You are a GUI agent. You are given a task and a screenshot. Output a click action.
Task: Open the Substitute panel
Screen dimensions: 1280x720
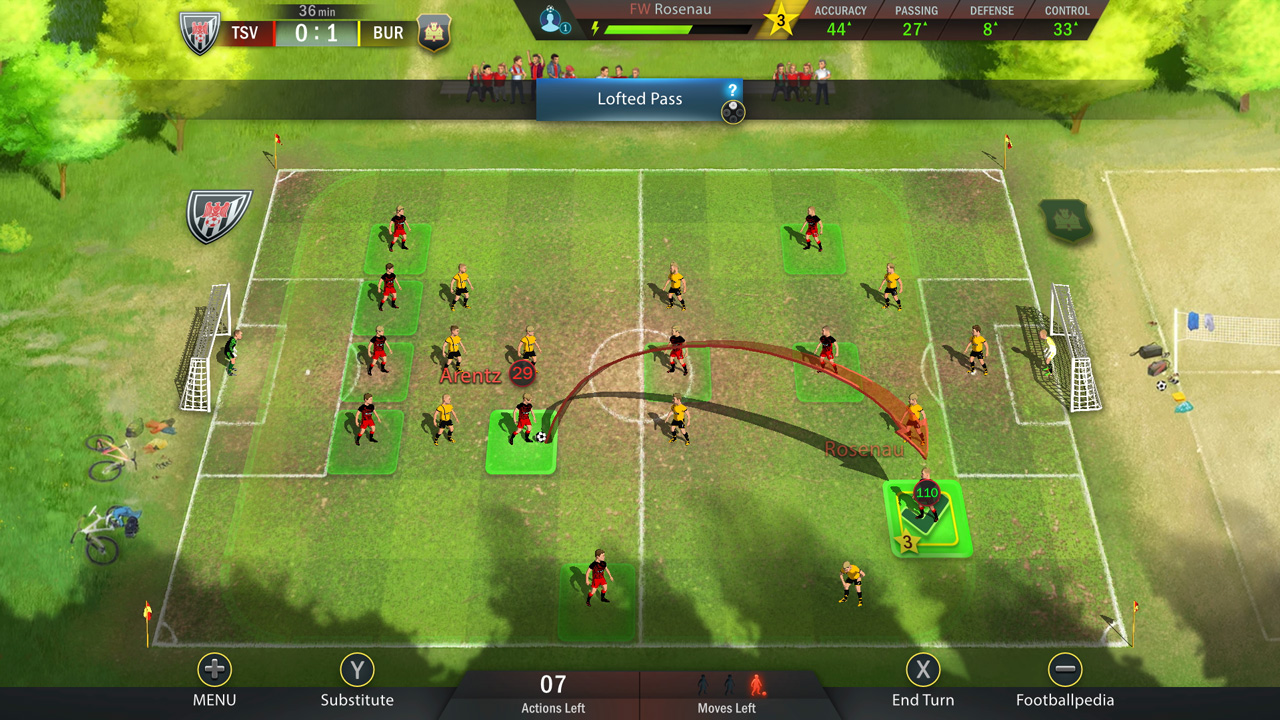pos(357,671)
